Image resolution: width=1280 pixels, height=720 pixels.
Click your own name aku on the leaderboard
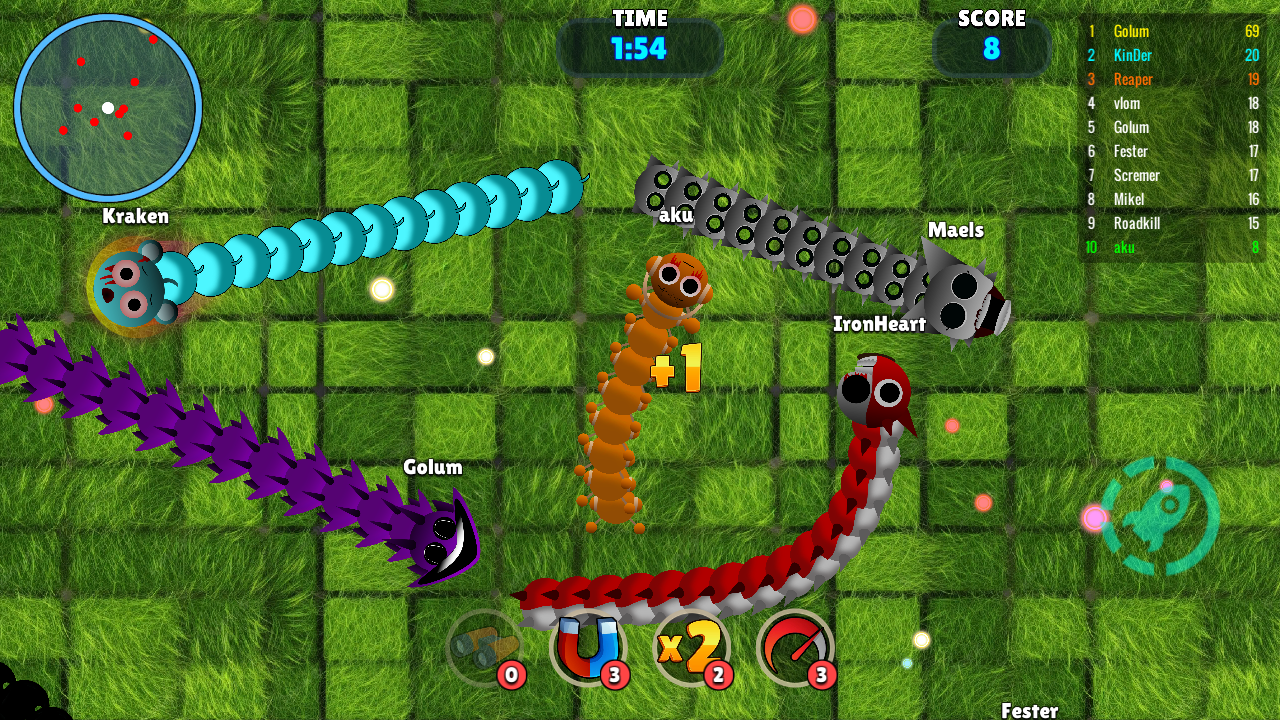coord(1125,247)
